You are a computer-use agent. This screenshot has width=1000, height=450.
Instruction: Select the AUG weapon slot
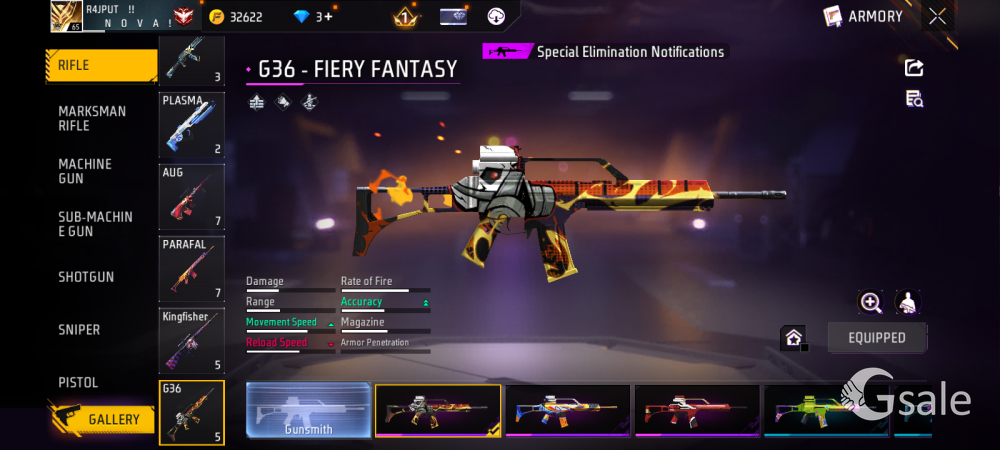point(191,197)
